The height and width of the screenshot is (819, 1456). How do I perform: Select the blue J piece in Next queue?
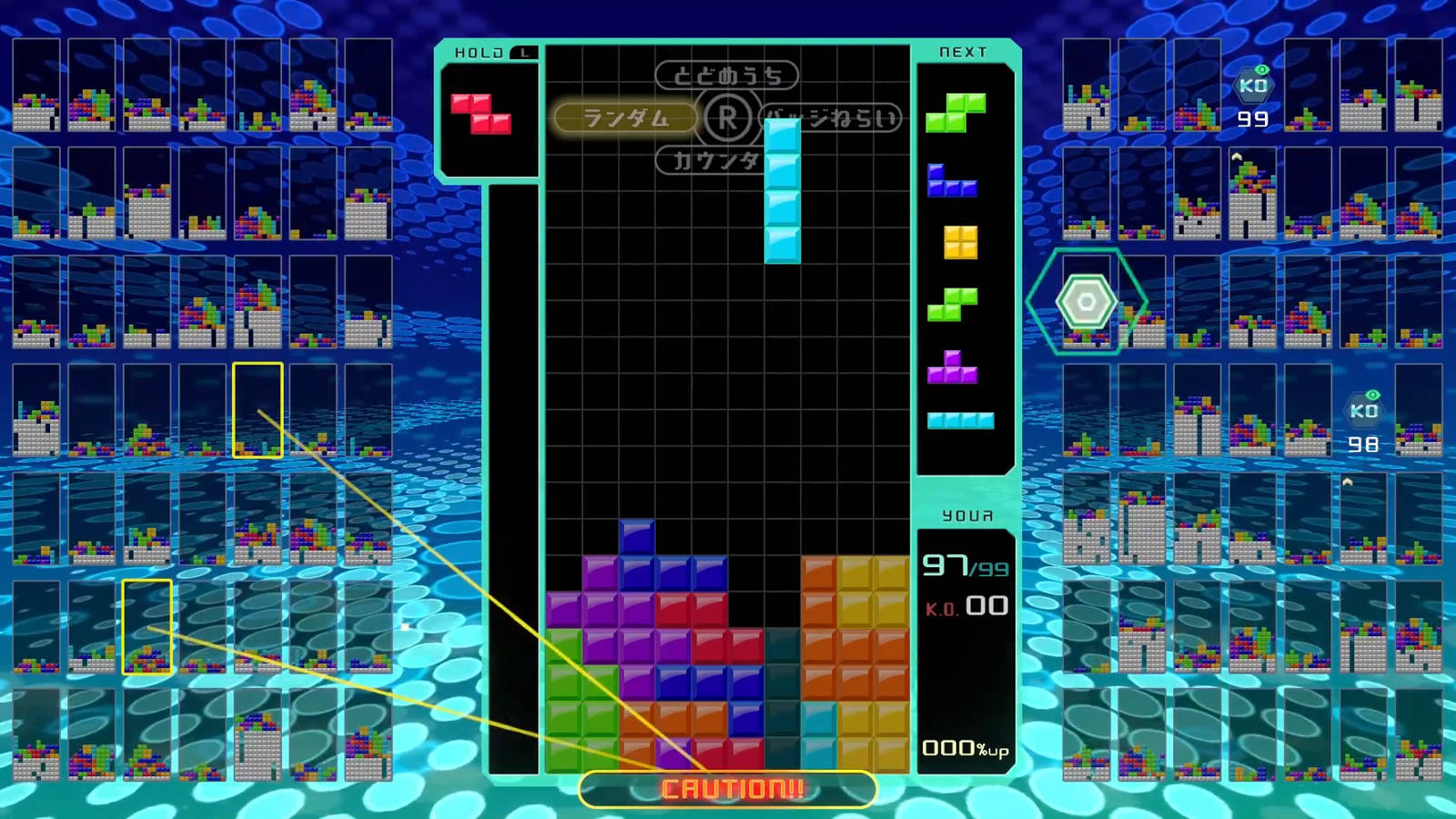tap(951, 180)
